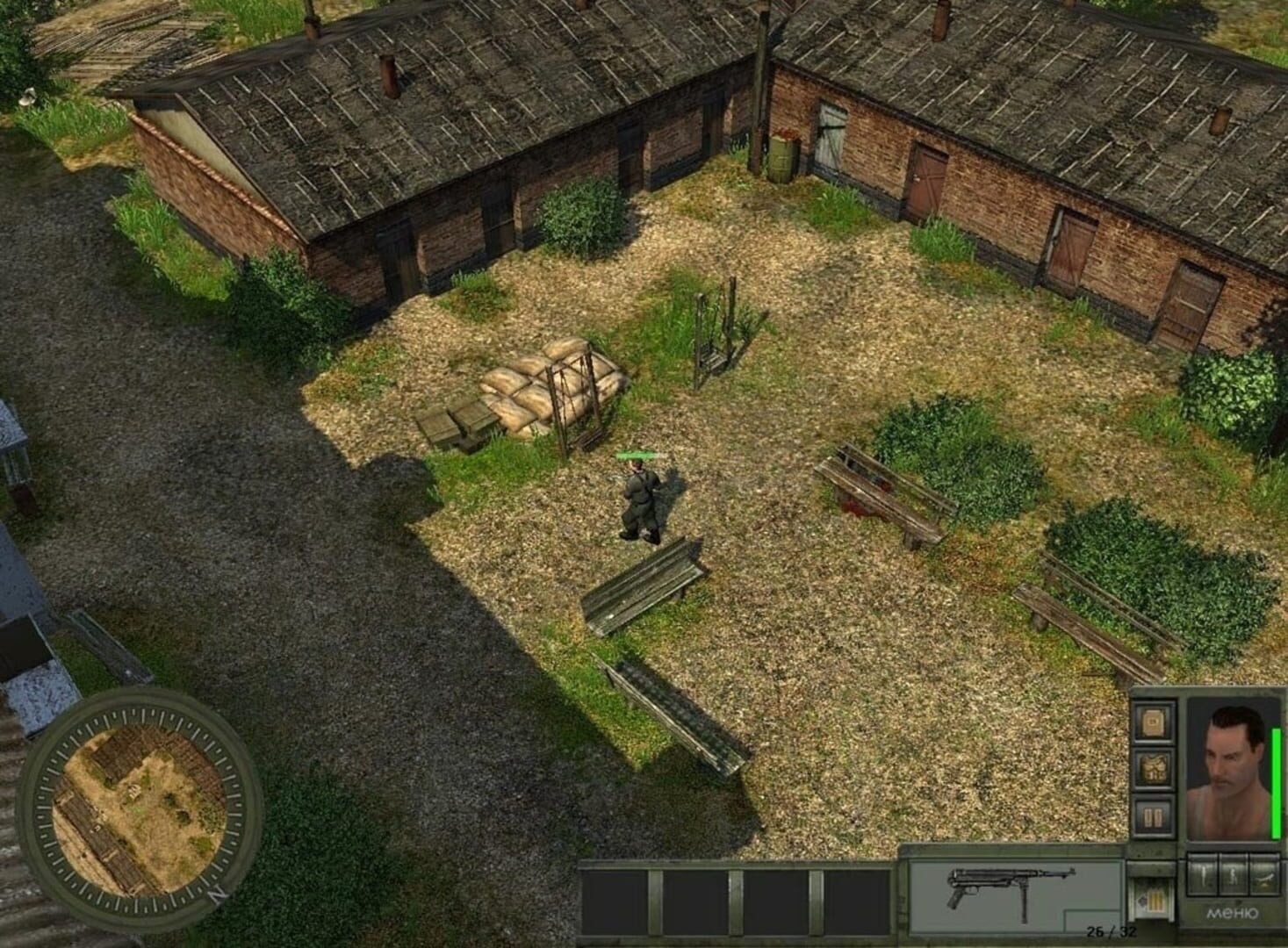Open the меню button

coord(1231,913)
